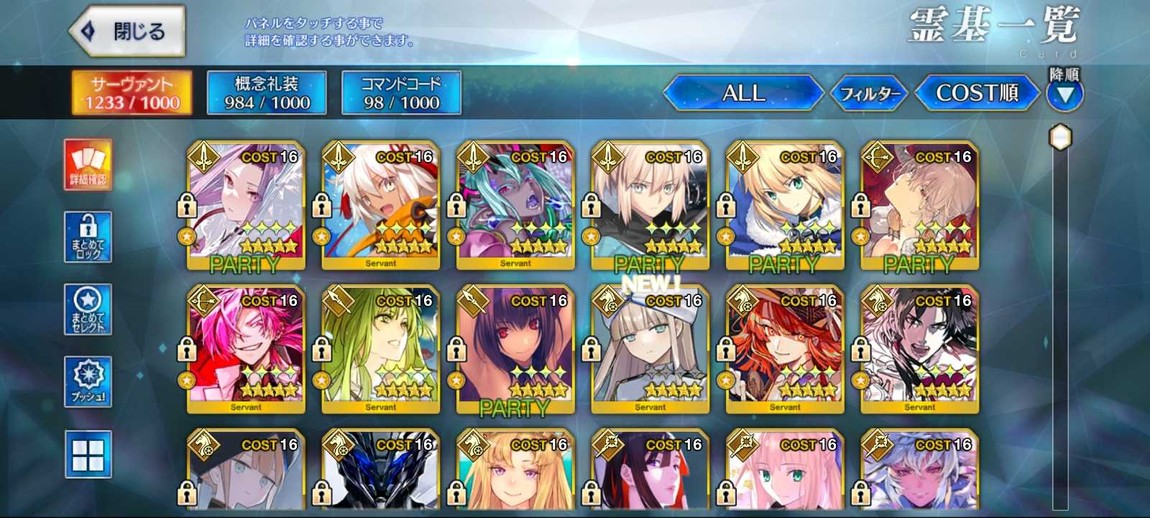Change the COST順 sort order
Screen dimensions: 1150x518
click(x=976, y=94)
